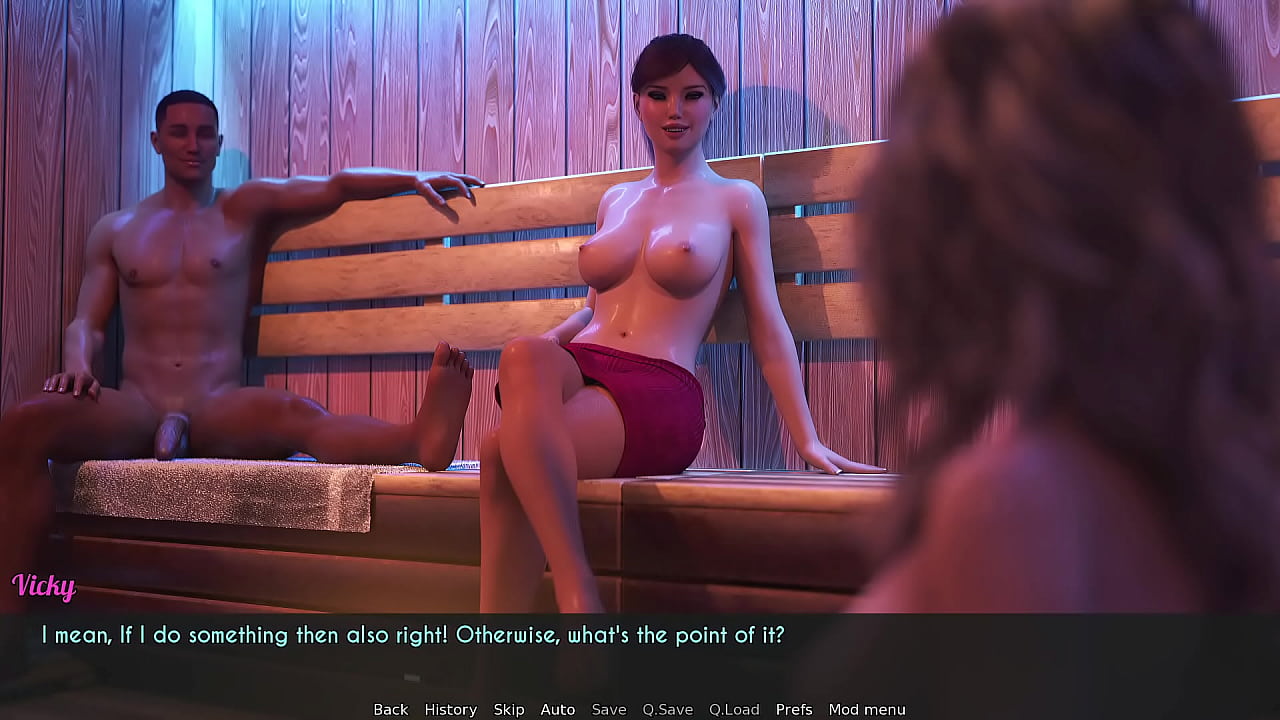Open the History log

(450, 709)
